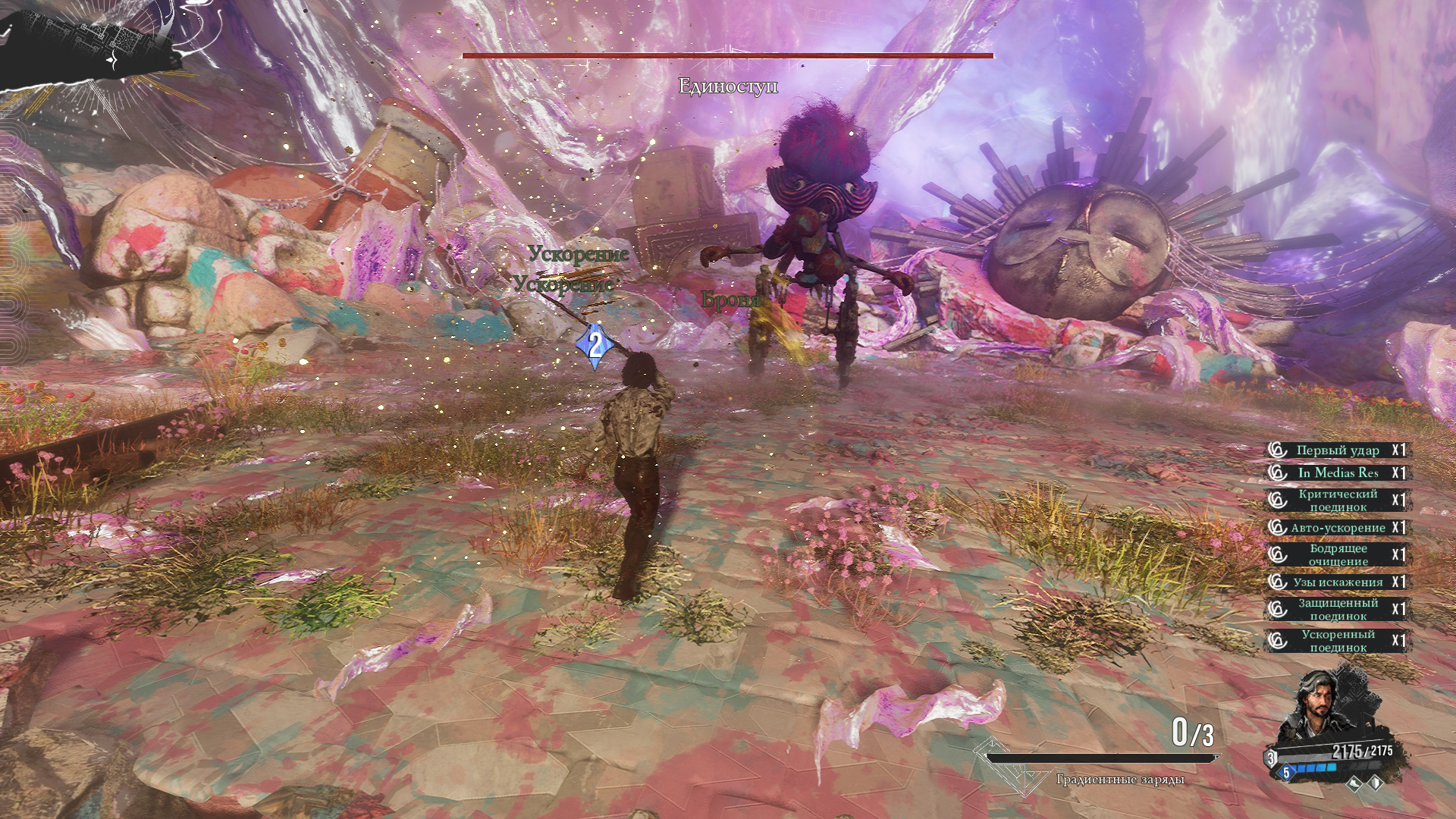This screenshot has height=819, width=1456.
Task: Select the Ускоренный поединок entry
Action: [x=1338, y=641]
